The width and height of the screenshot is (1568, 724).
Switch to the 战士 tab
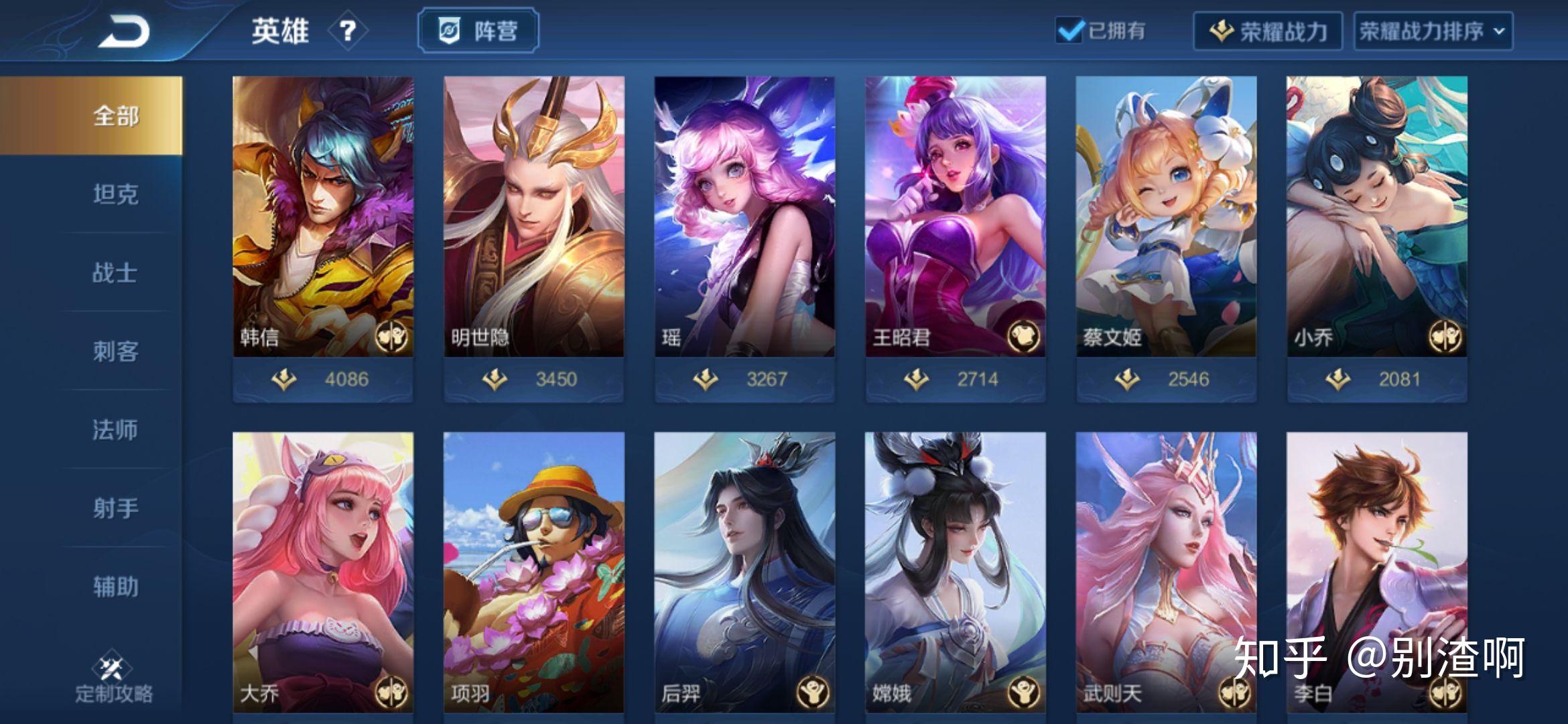click(x=115, y=273)
